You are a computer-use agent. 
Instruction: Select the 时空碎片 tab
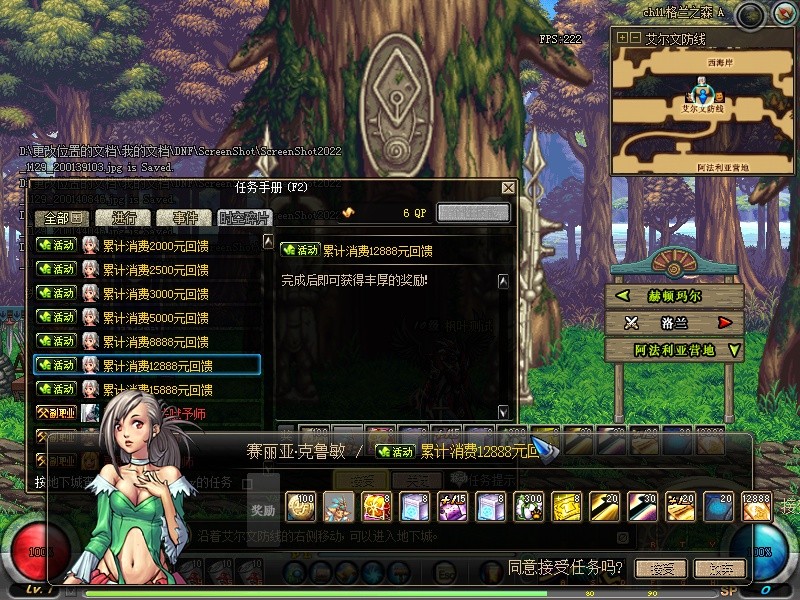point(243,218)
